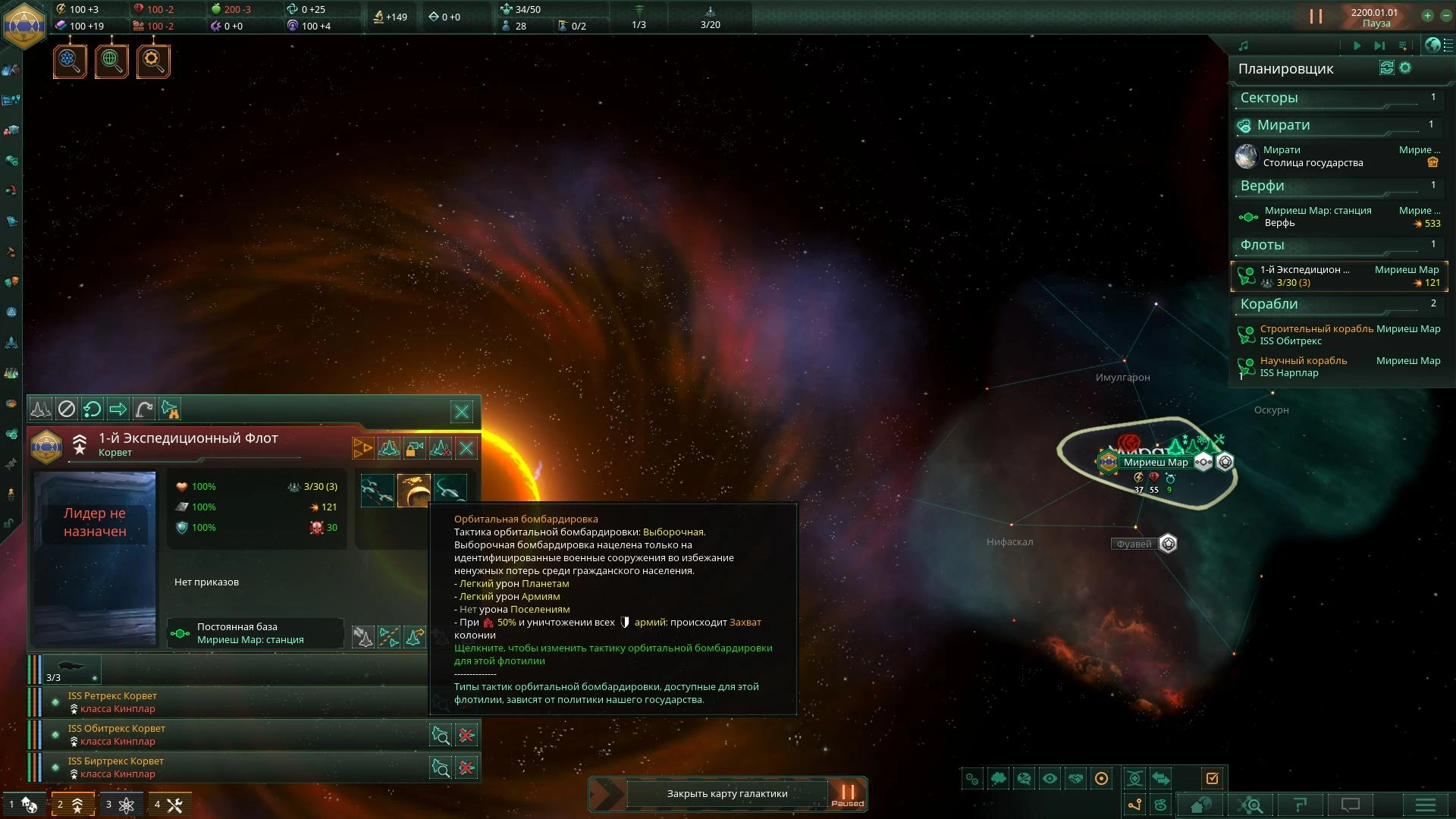Select the trade routes map mode icon
The height and width of the screenshot is (819, 1456).
[x=1161, y=779]
